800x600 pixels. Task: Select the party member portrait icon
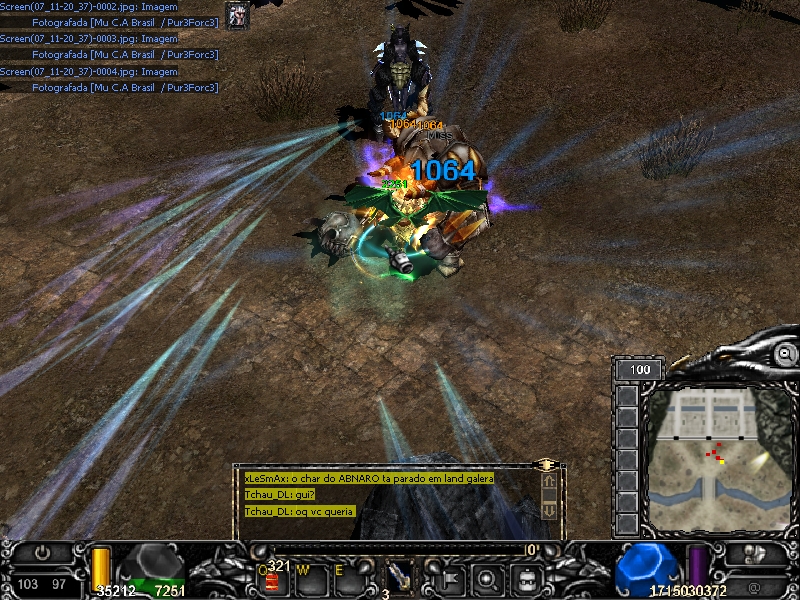coord(237,14)
